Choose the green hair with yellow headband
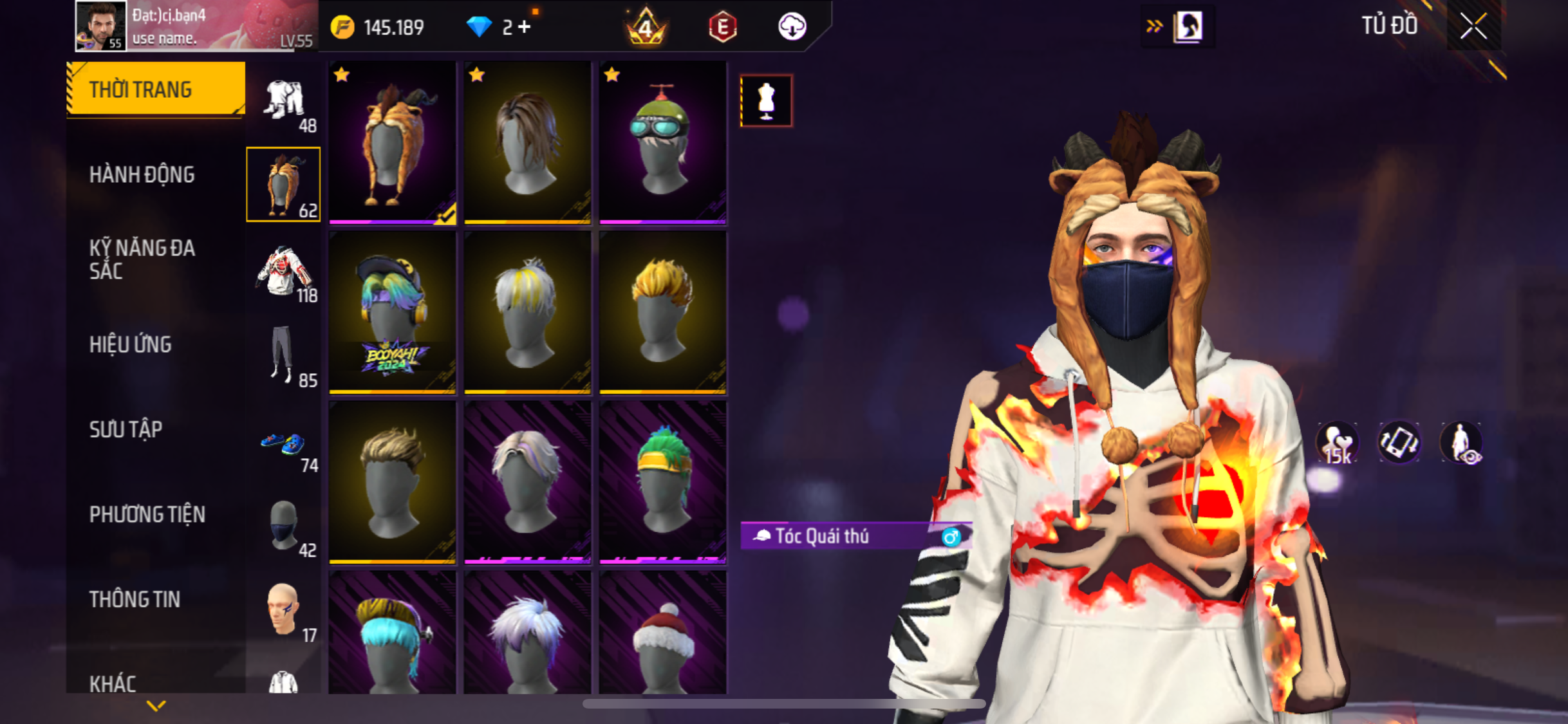 (x=662, y=482)
